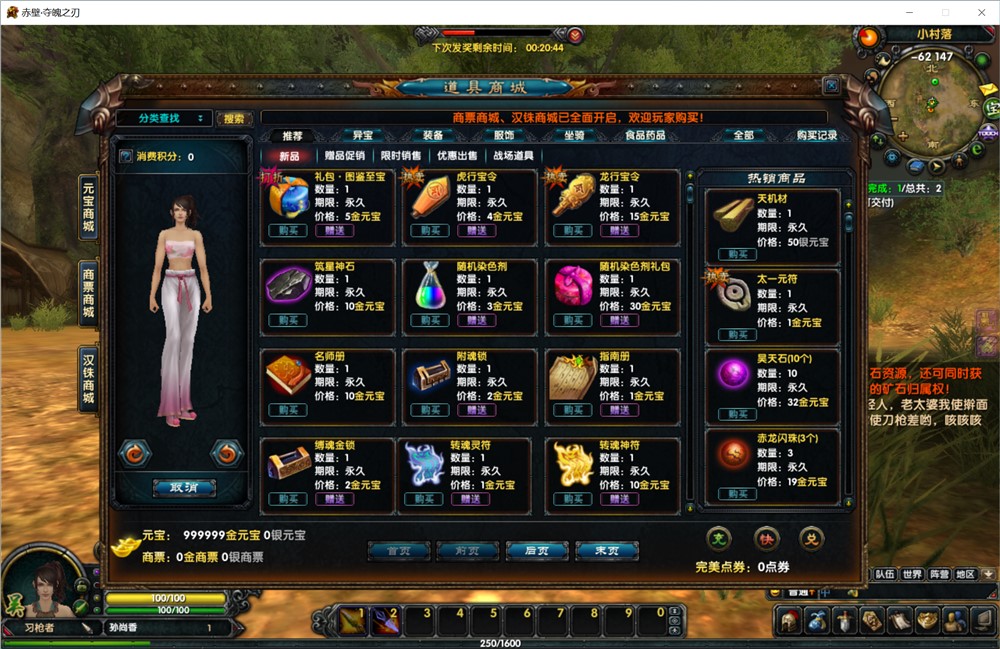Switch to the 装备 category tab
The width and height of the screenshot is (1000, 649).
point(433,135)
